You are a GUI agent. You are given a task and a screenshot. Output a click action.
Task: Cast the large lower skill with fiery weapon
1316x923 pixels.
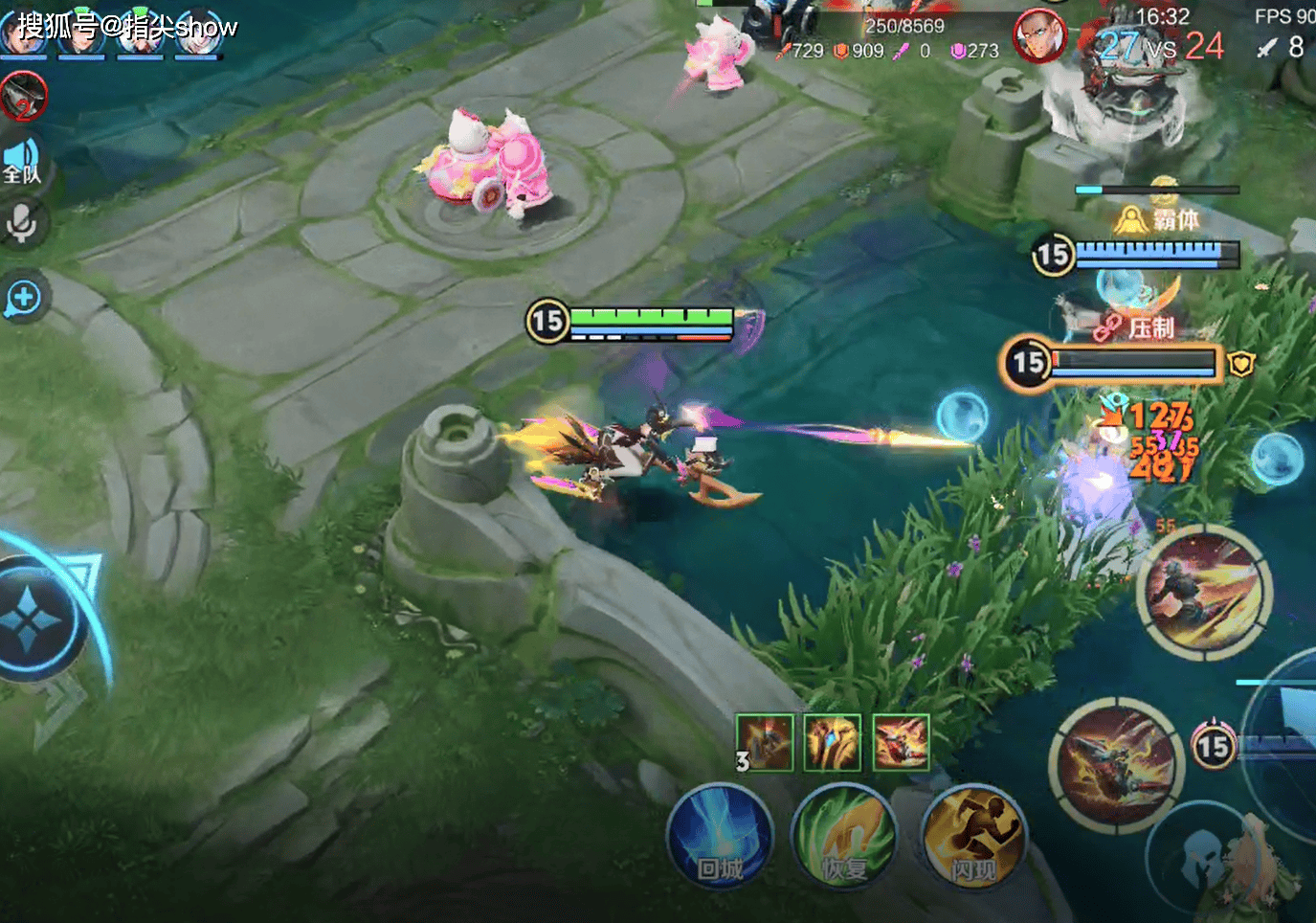coord(1117,766)
